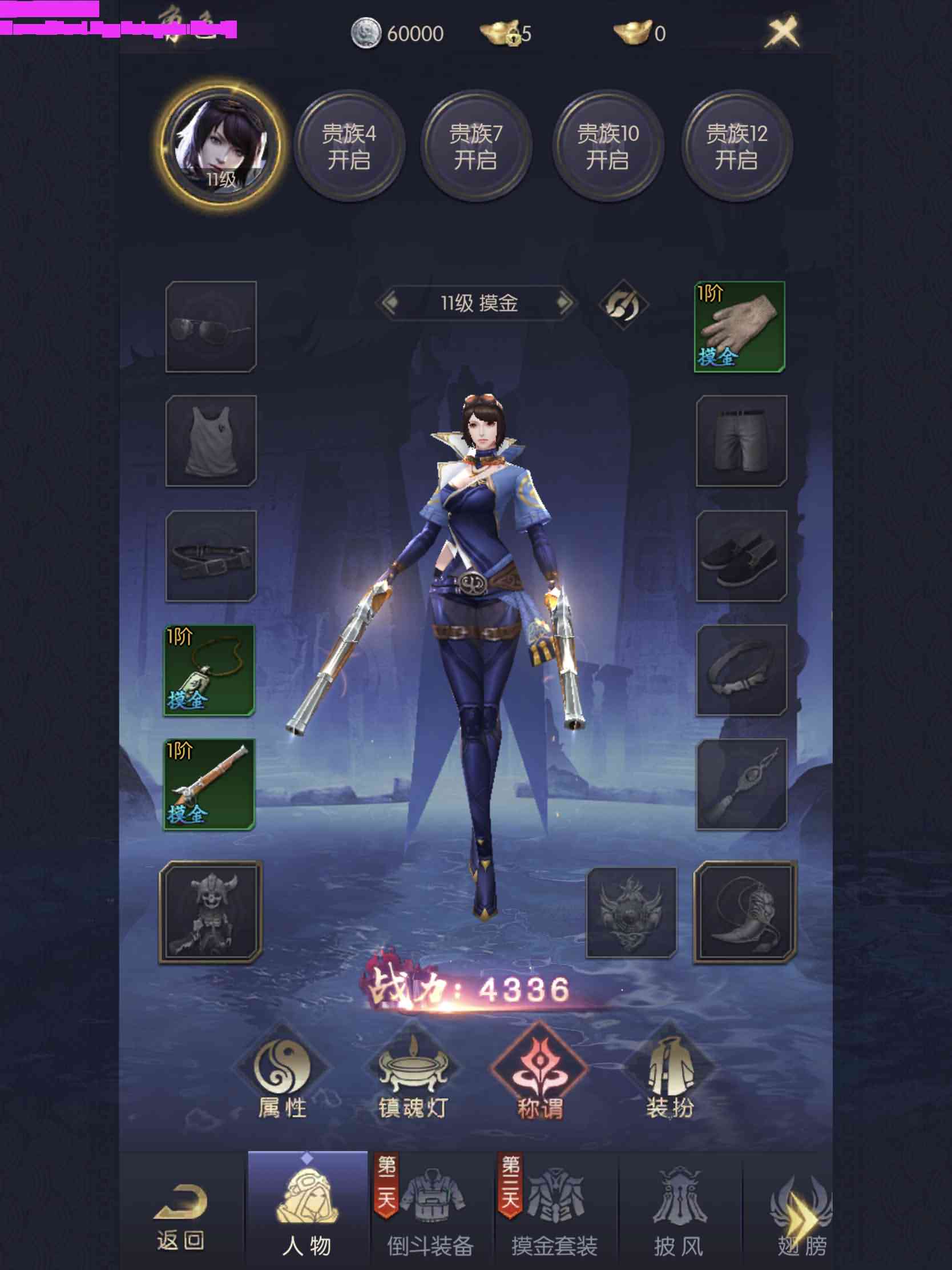Switch to the 摸金套装 tab
Viewport: 952px width, 1270px height.
pyautogui.click(x=555, y=1211)
